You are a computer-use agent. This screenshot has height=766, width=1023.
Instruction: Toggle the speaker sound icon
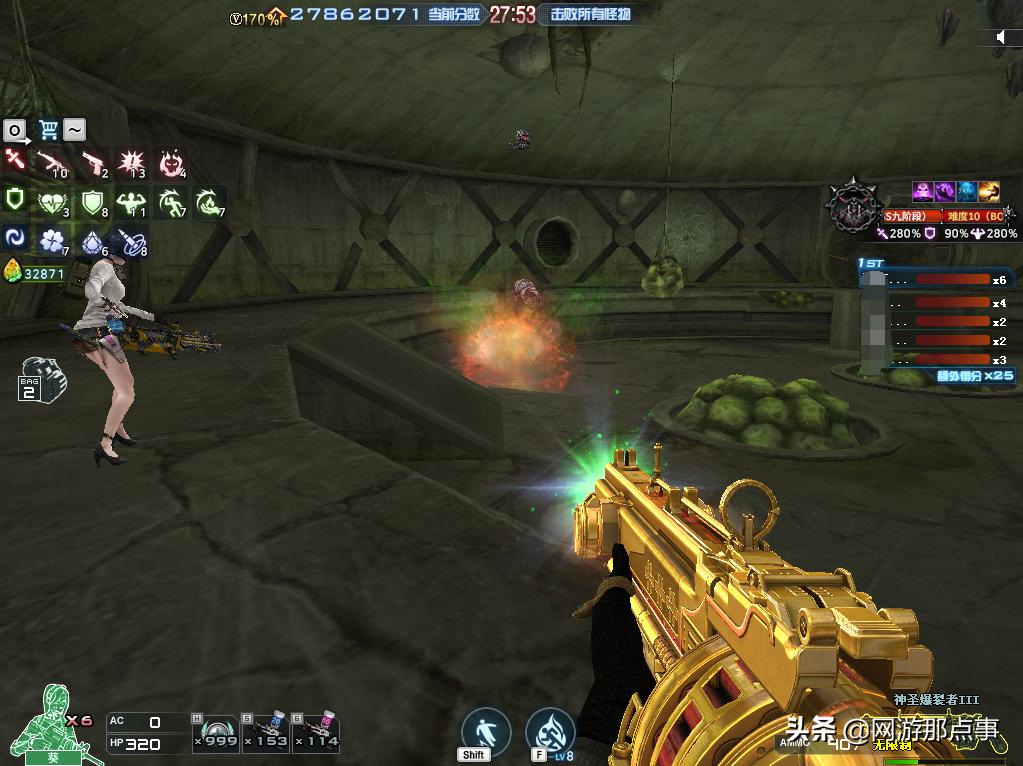(x=1003, y=37)
